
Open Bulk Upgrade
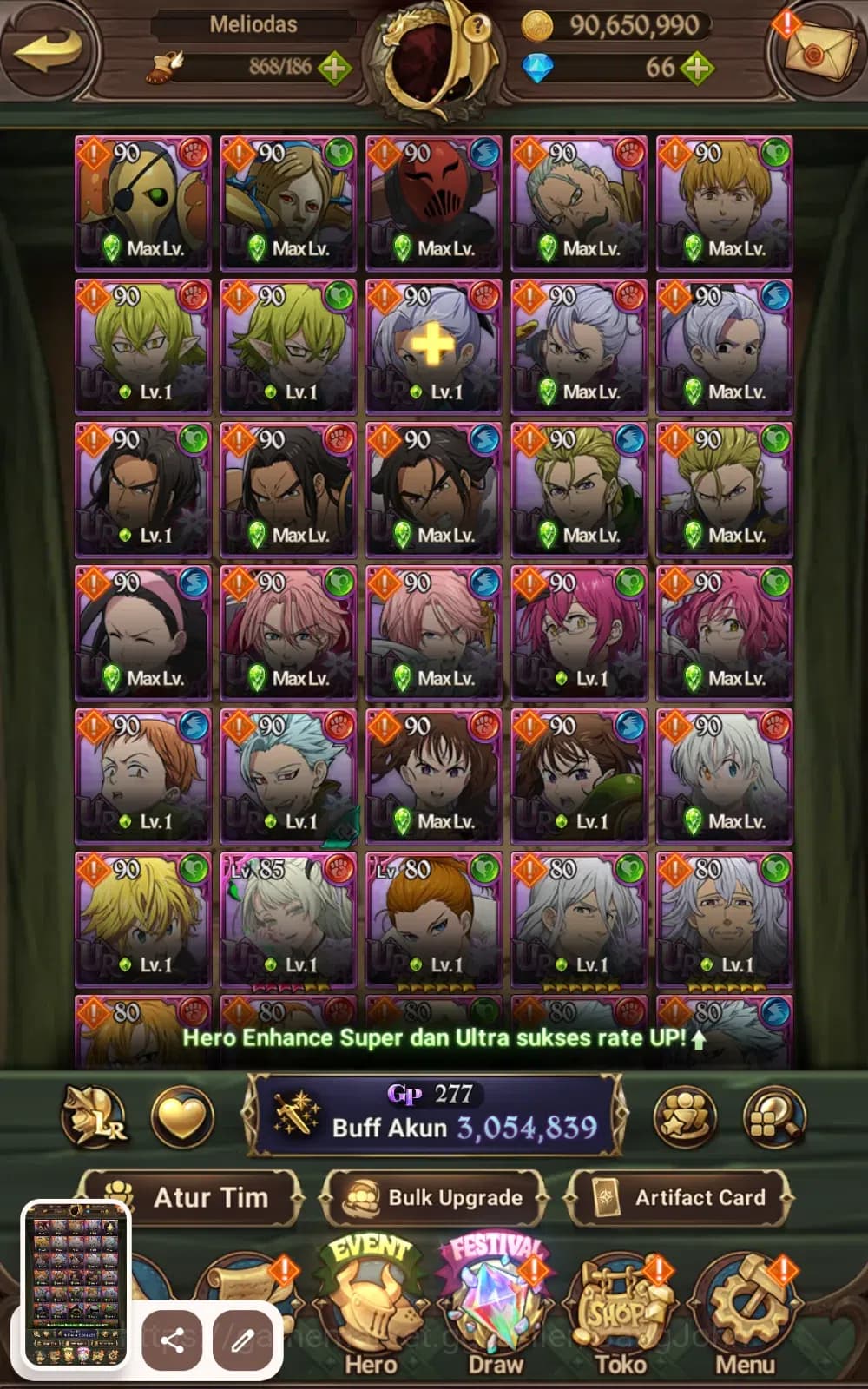point(434,1198)
